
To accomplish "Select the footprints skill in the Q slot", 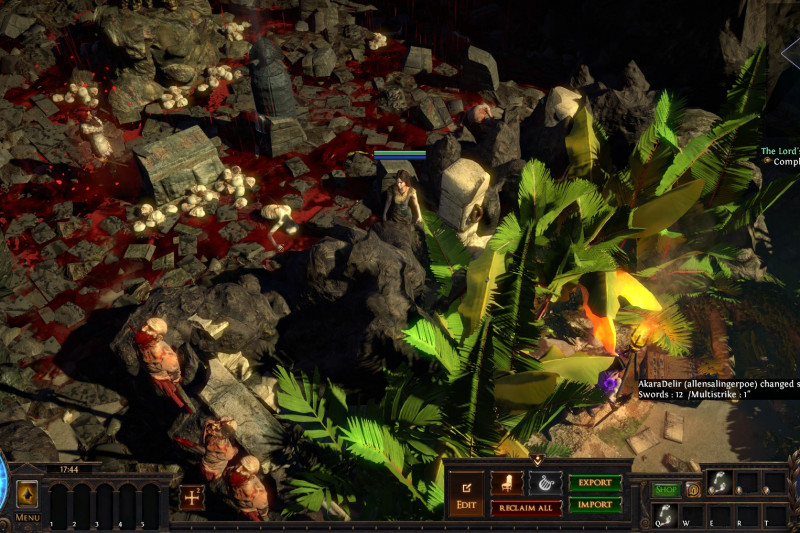I will pyautogui.click(x=665, y=513).
